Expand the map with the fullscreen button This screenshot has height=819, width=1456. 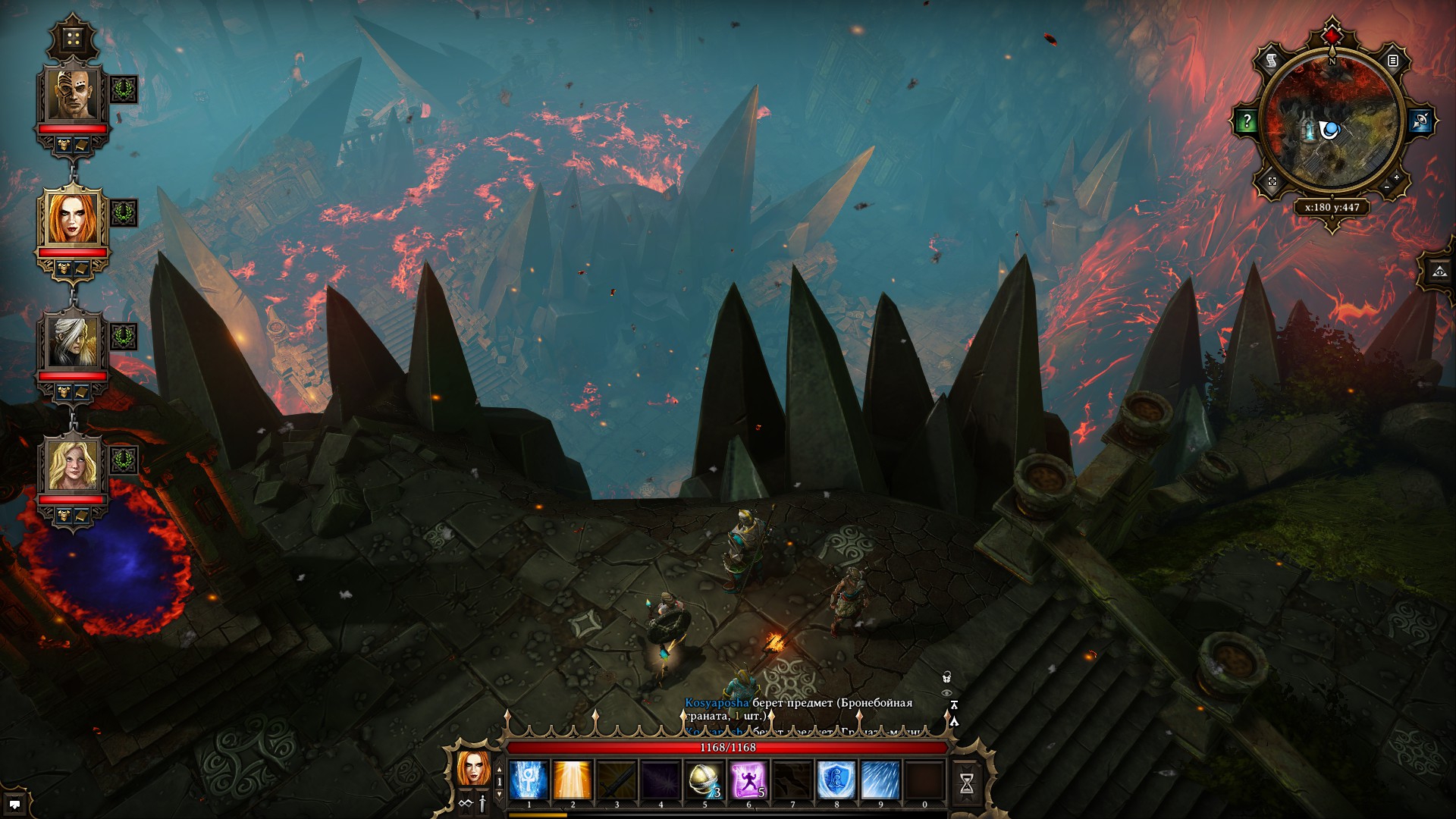click(x=1272, y=182)
